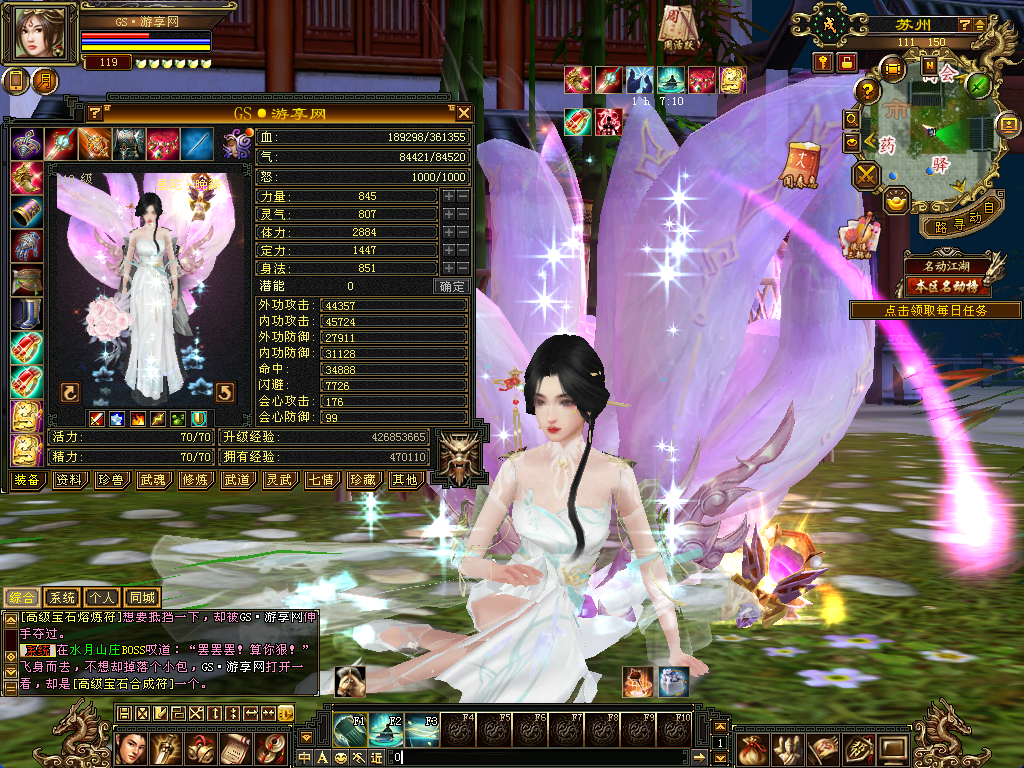Switch chat to 系统 channel
This screenshot has height=768, width=1024.
point(62,597)
